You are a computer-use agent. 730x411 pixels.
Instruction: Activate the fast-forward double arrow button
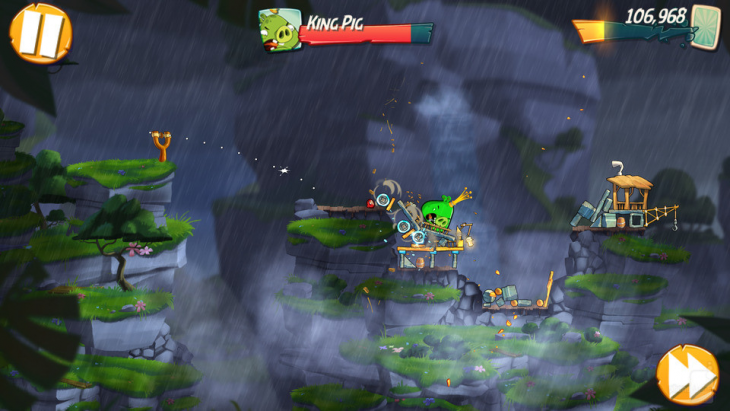coord(688,374)
